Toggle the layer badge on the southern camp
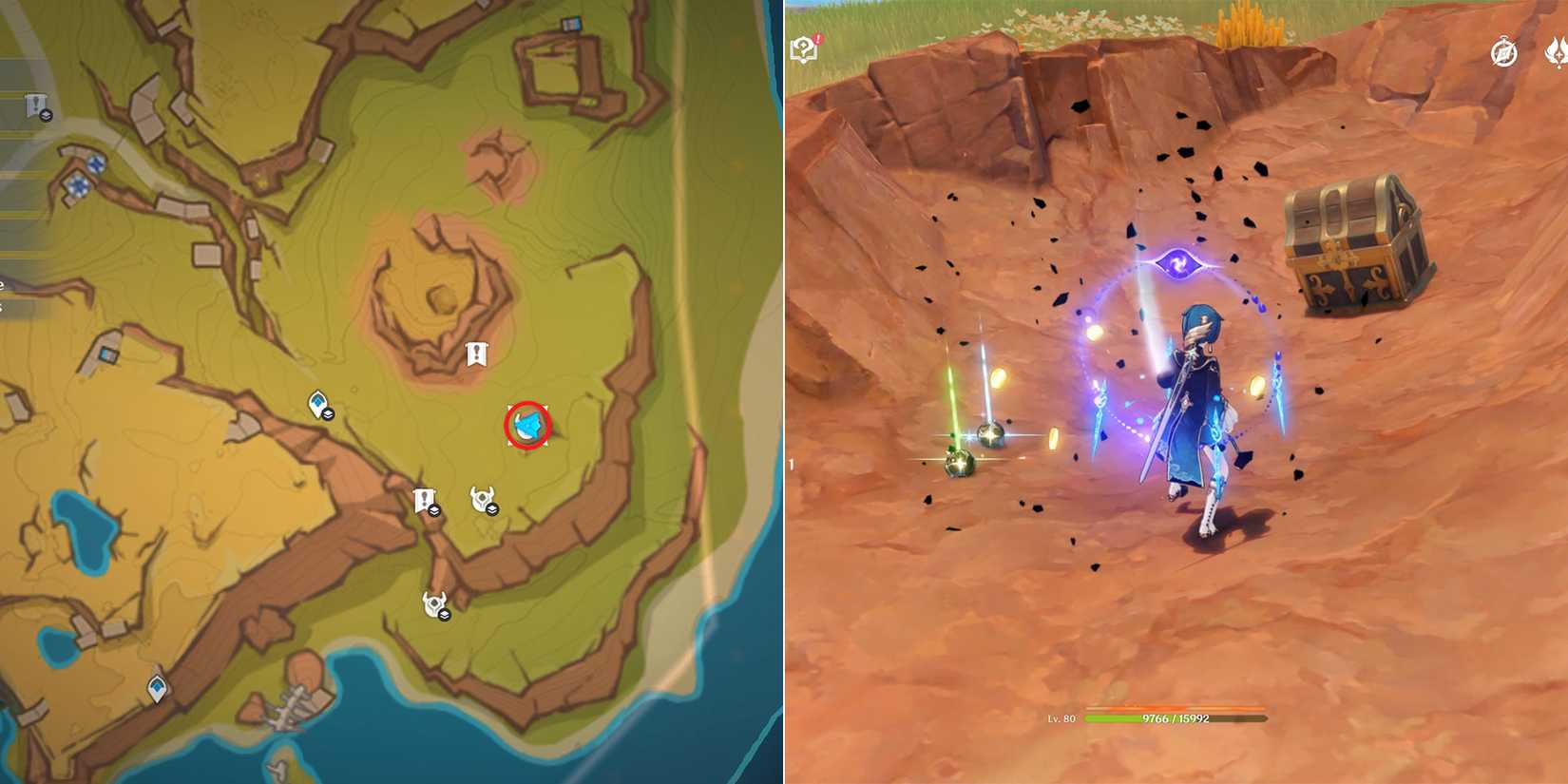This screenshot has height=784, width=1568. tap(444, 615)
